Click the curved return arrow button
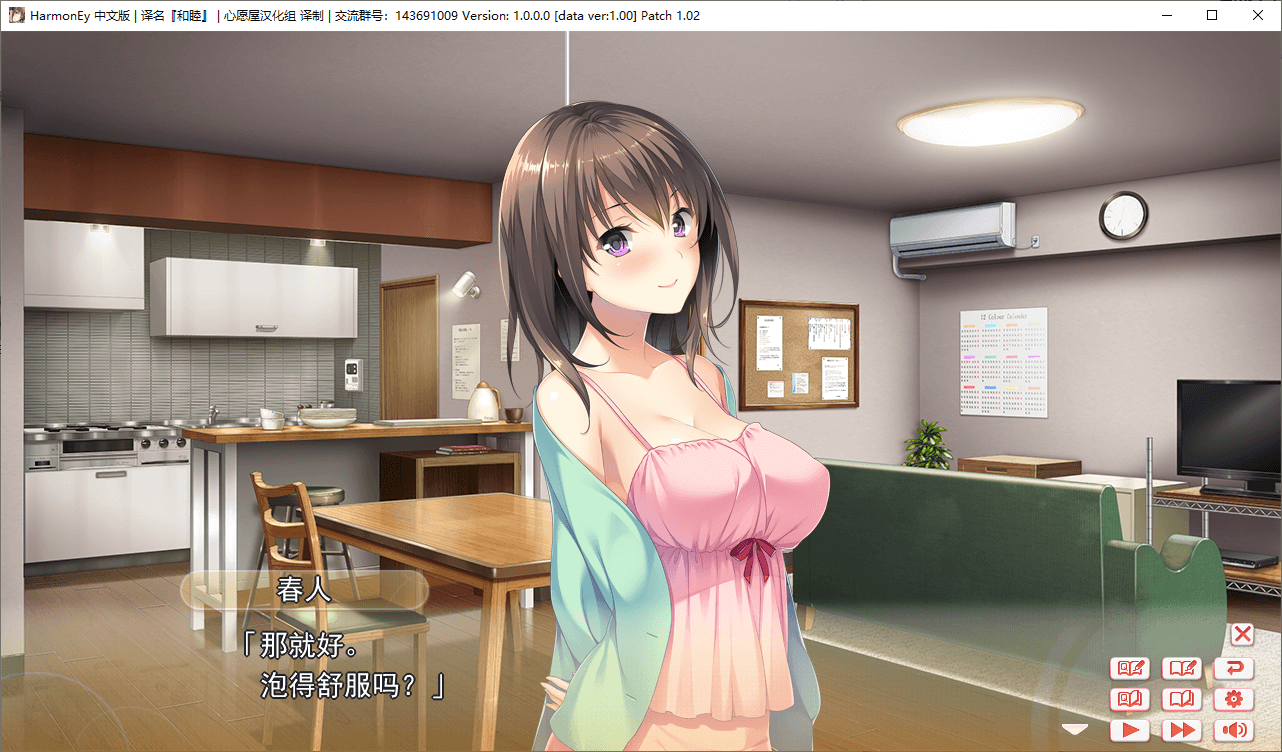The height and width of the screenshot is (752, 1282). 1234,668
